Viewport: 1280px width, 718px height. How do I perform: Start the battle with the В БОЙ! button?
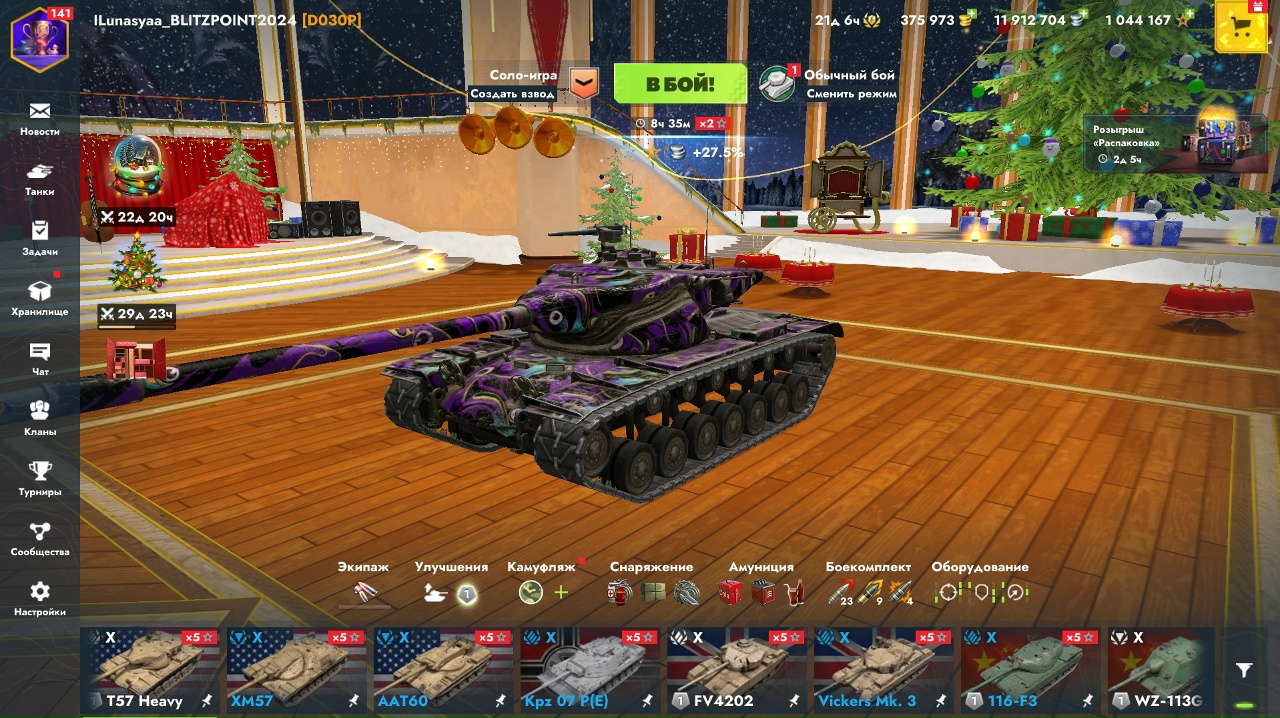(680, 84)
